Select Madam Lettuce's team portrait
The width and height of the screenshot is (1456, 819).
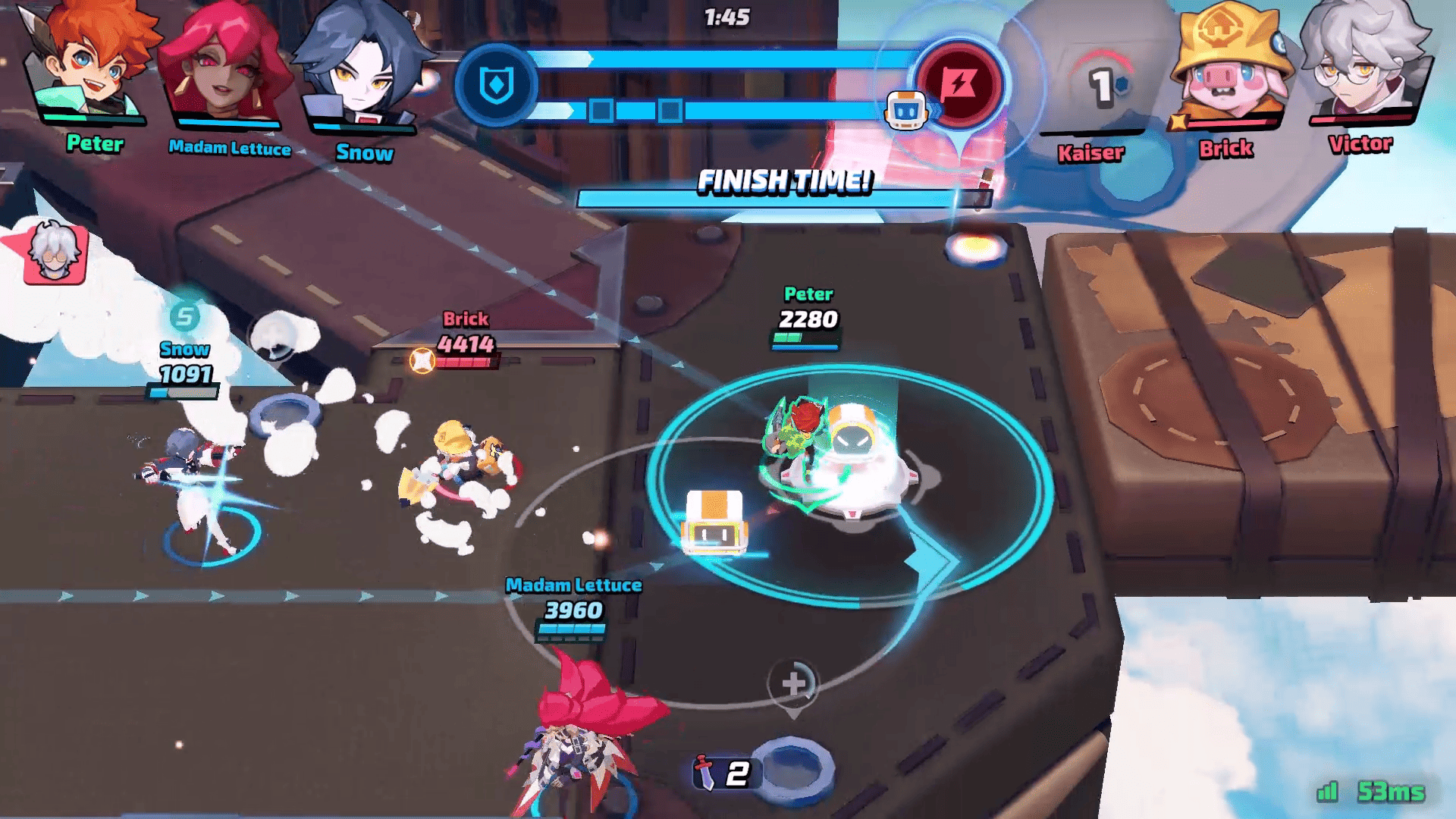[x=224, y=67]
